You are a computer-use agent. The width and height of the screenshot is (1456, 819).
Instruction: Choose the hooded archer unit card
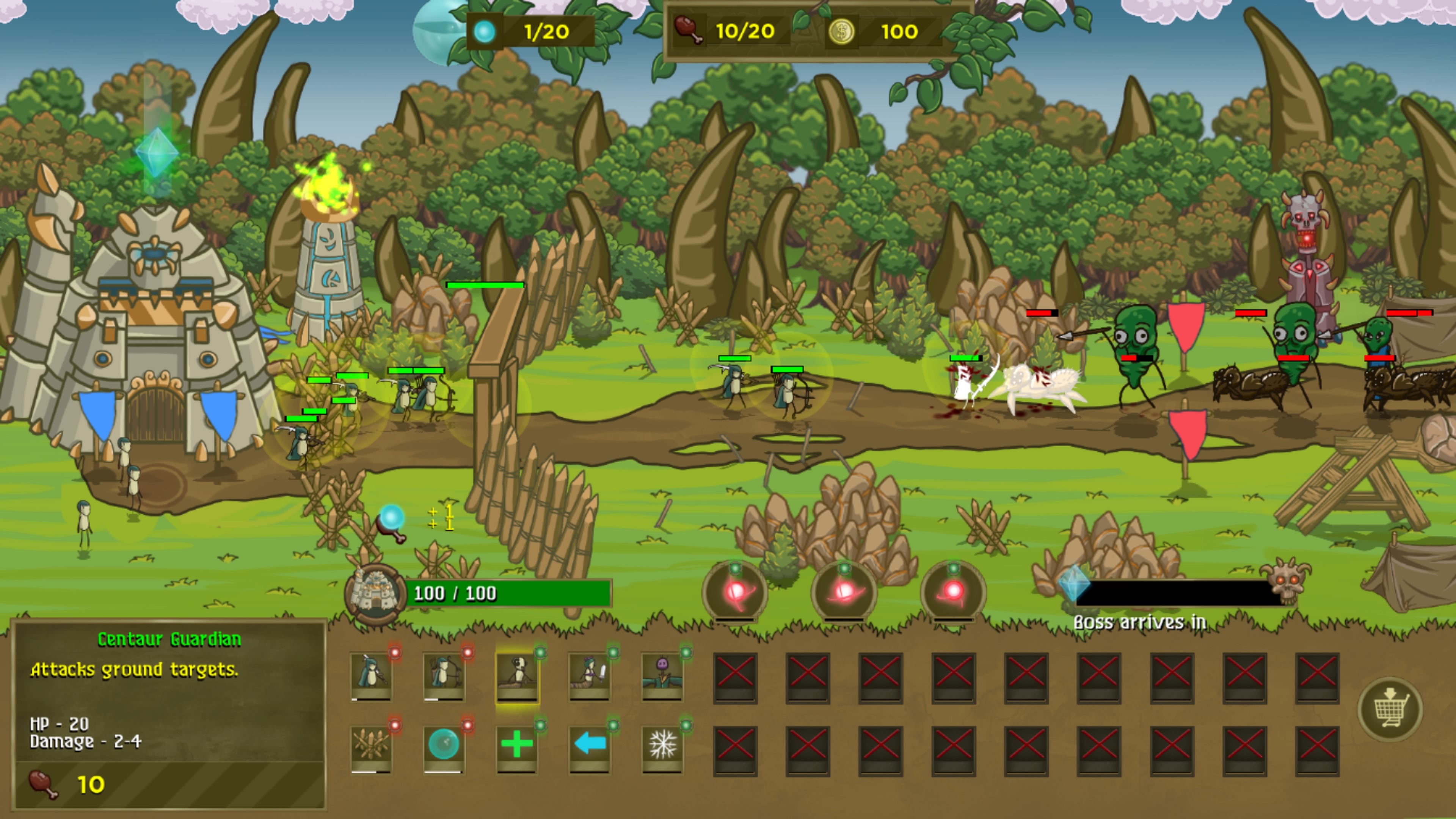pos(444,676)
